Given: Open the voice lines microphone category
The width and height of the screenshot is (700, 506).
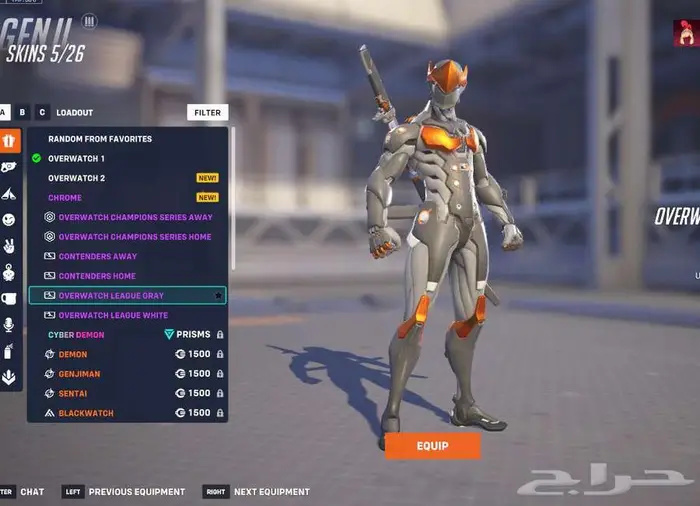Looking at the screenshot, I should 9,325.
